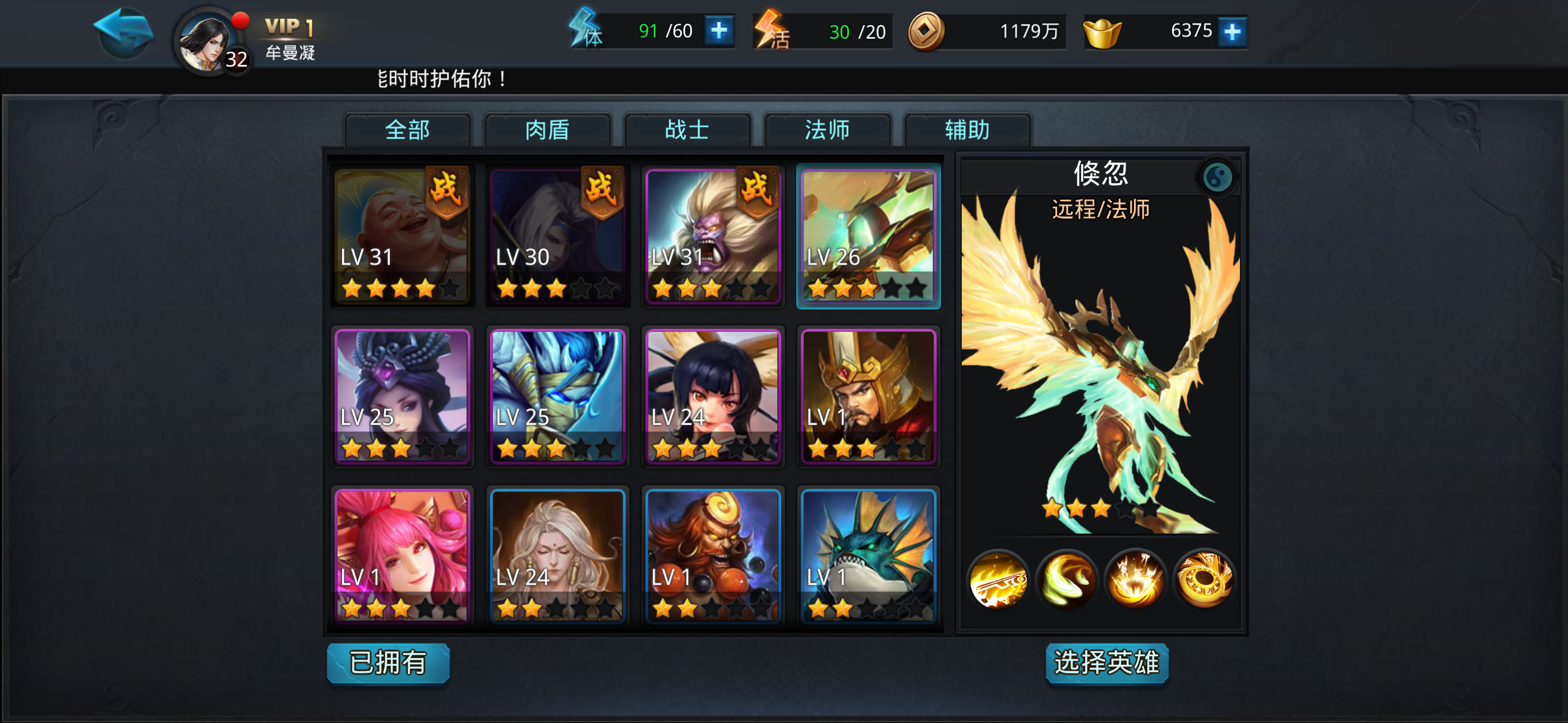View the golden burst skill icon
The image size is (1568, 723).
coord(1136,580)
